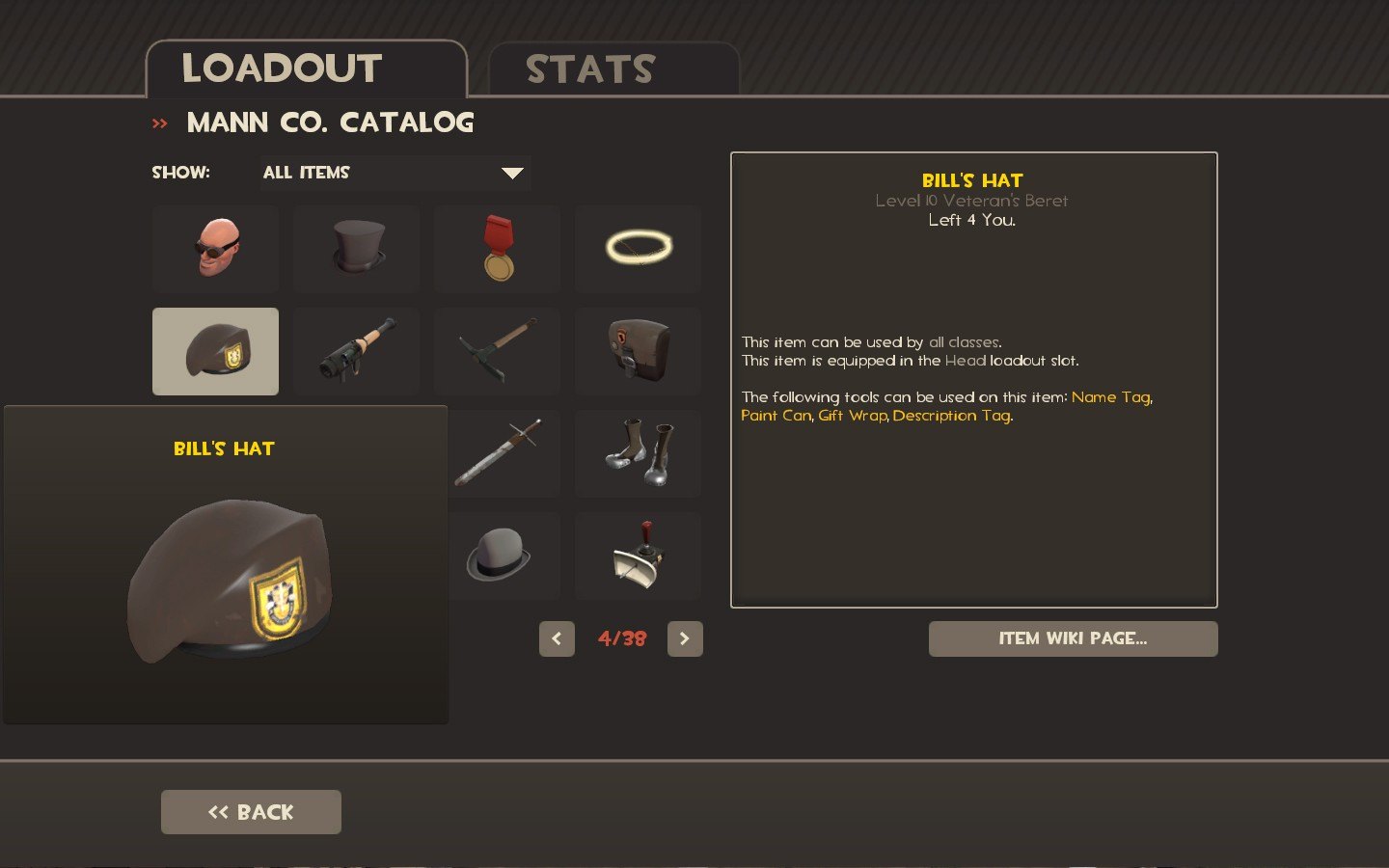Go to the next catalog page
This screenshot has width=1389, height=868.
pyautogui.click(x=685, y=638)
